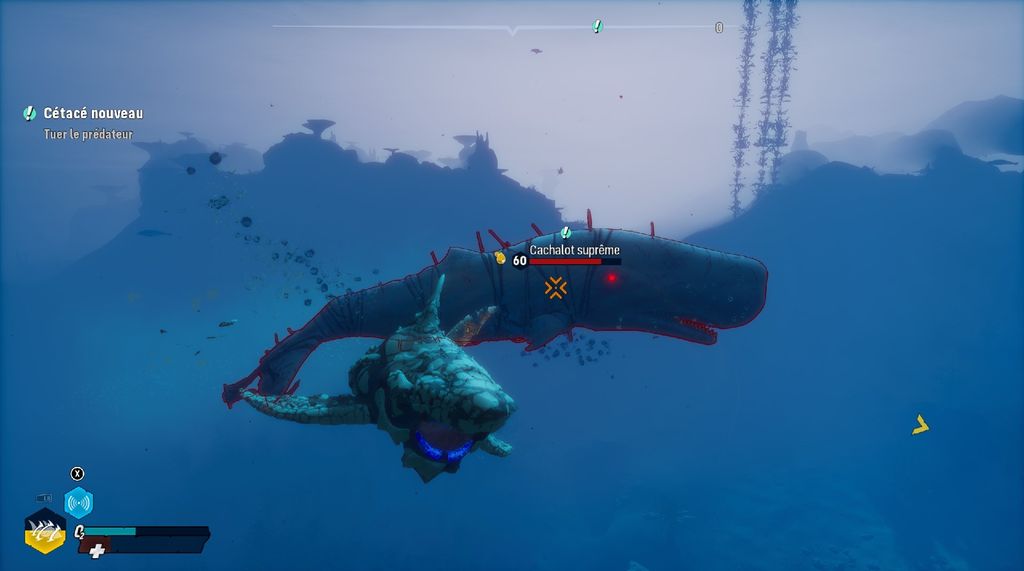Click the orange lock-on target reticle
Image resolution: width=1024 pixels, height=571 pixels.
click(556, 288)
